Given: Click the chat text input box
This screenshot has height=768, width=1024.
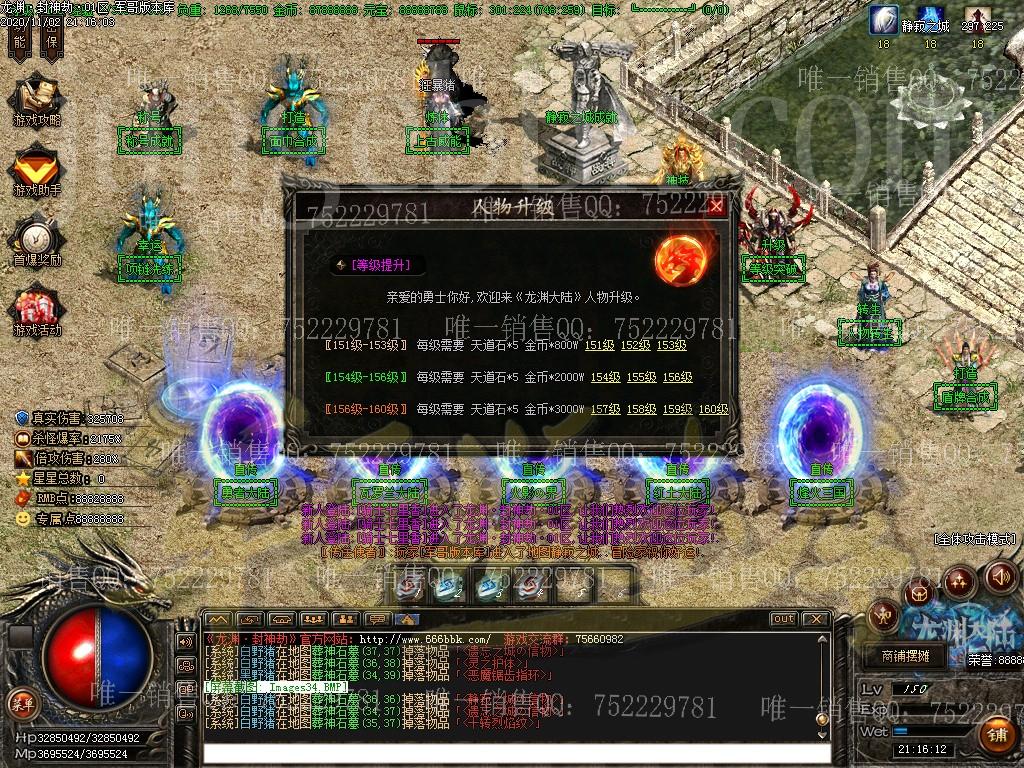Looking at the screenshot, I should tap(515, 752).
